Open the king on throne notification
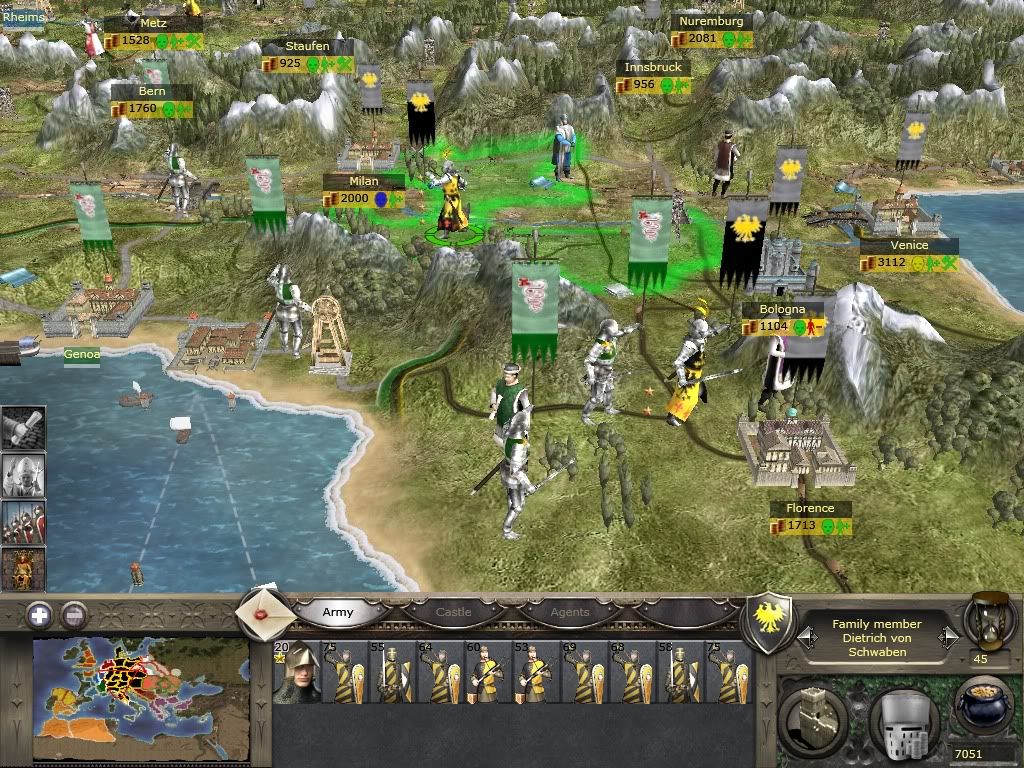Image resolution: width=1024 pixels, height=768 pixels. tap(23, 569)
